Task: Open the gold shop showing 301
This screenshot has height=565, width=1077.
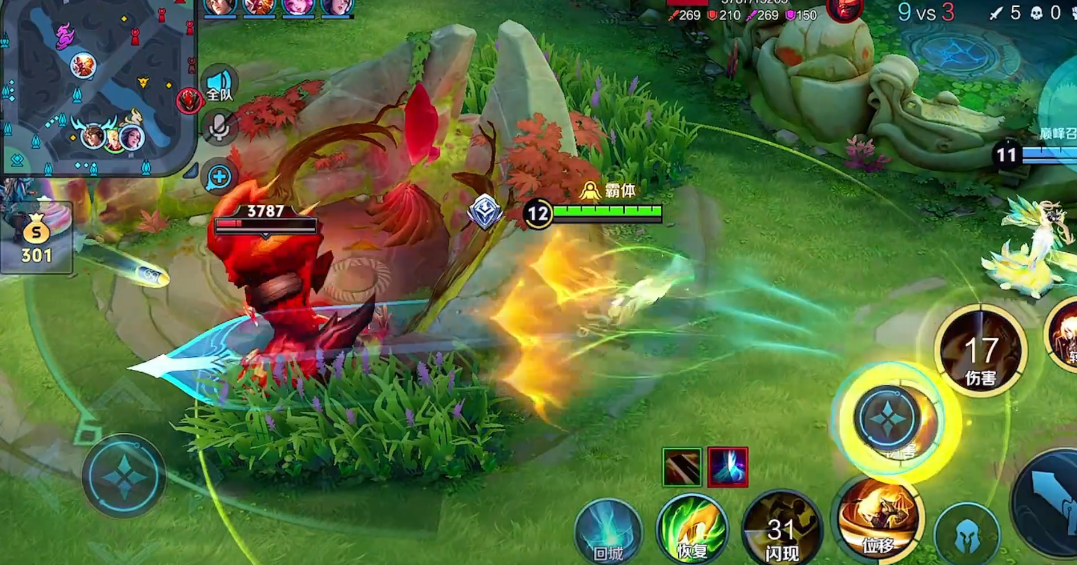Action: (x=37, y=239)
